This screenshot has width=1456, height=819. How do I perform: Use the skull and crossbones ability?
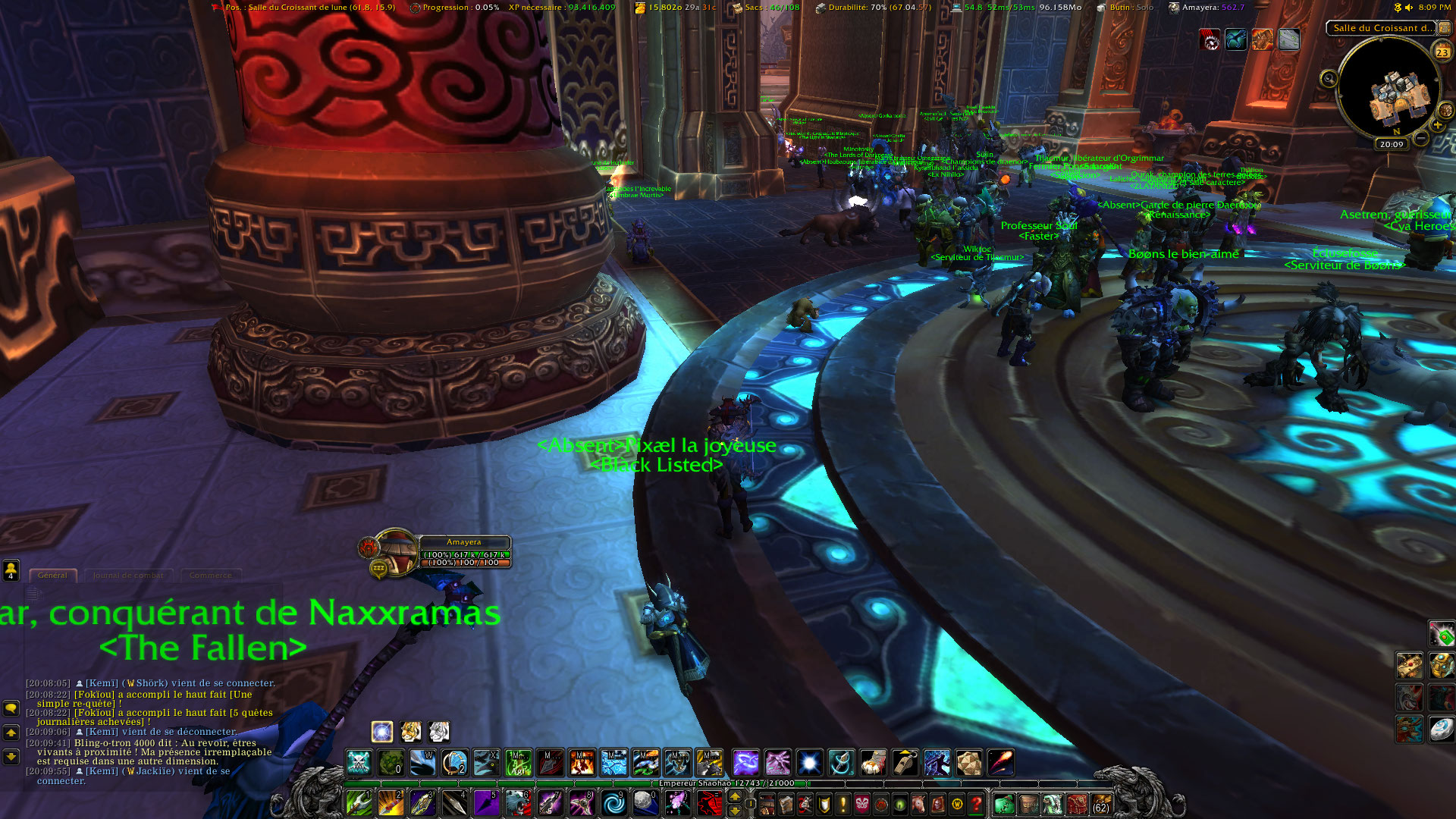[x=359, y=762]
